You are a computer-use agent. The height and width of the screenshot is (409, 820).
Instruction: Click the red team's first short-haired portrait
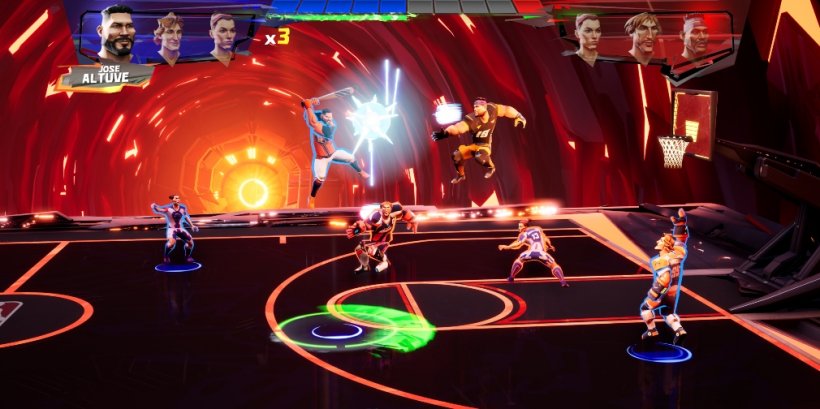click(x=590, y=36)
